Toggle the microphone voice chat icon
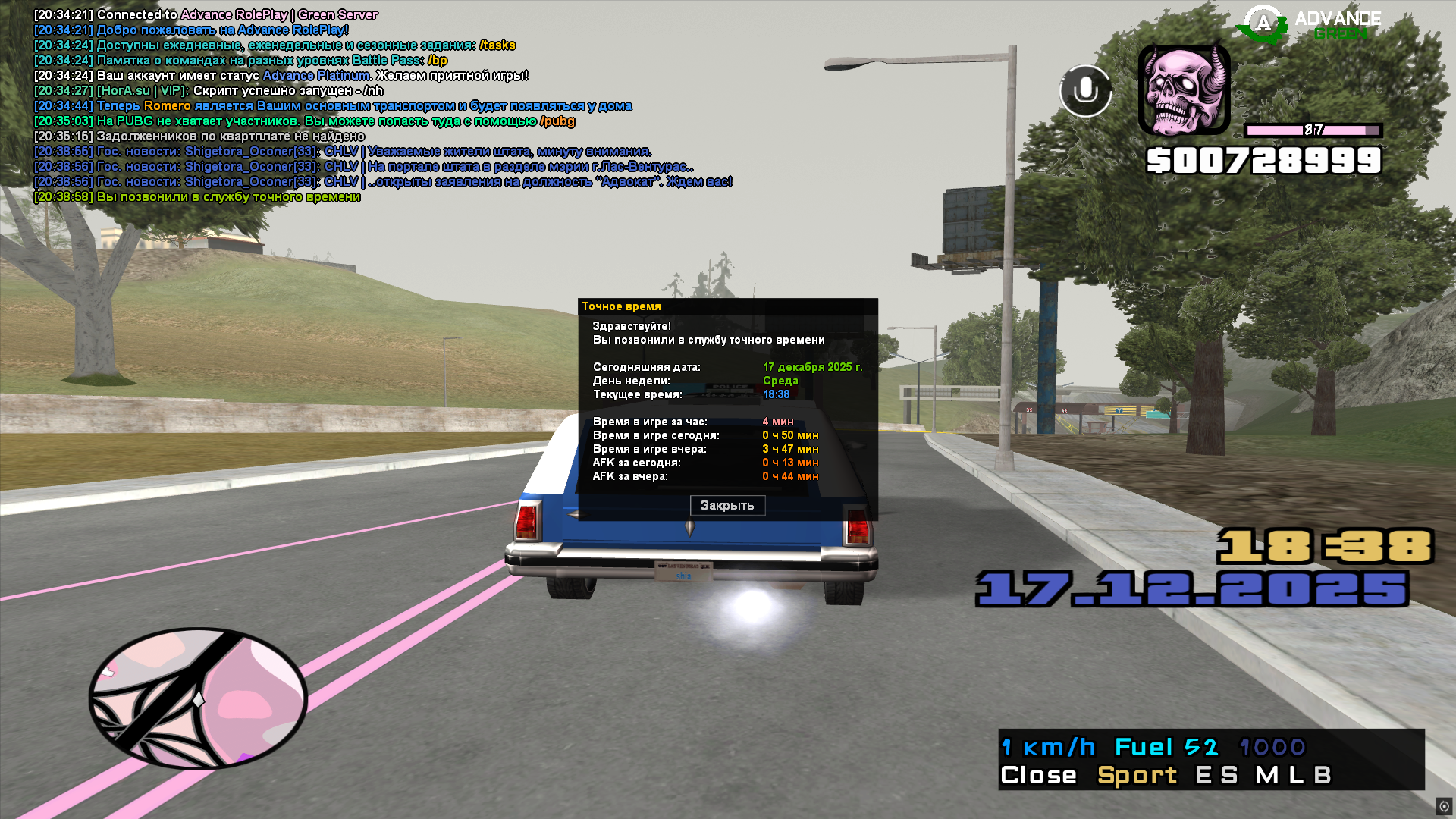Screen dimensions: 1456x819 1085,91
